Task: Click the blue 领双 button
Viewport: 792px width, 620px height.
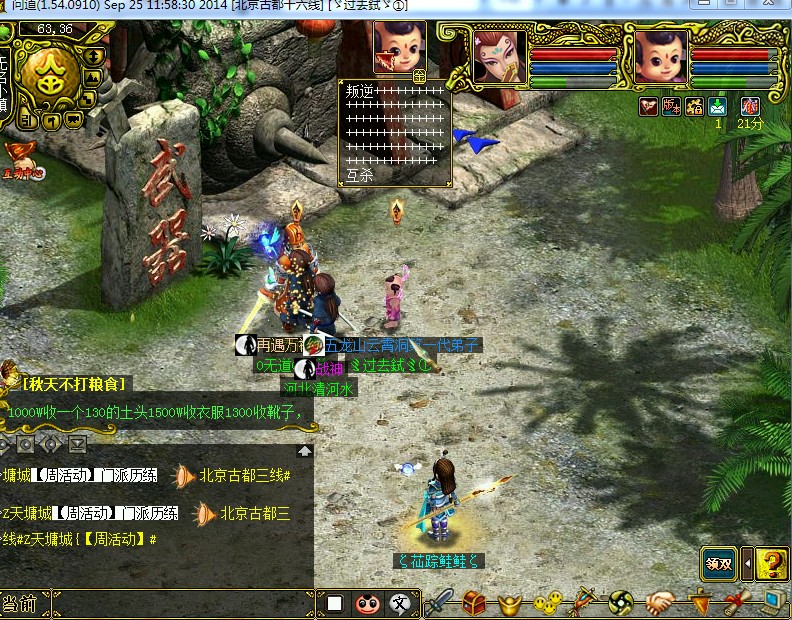Action: click(718, 563)
